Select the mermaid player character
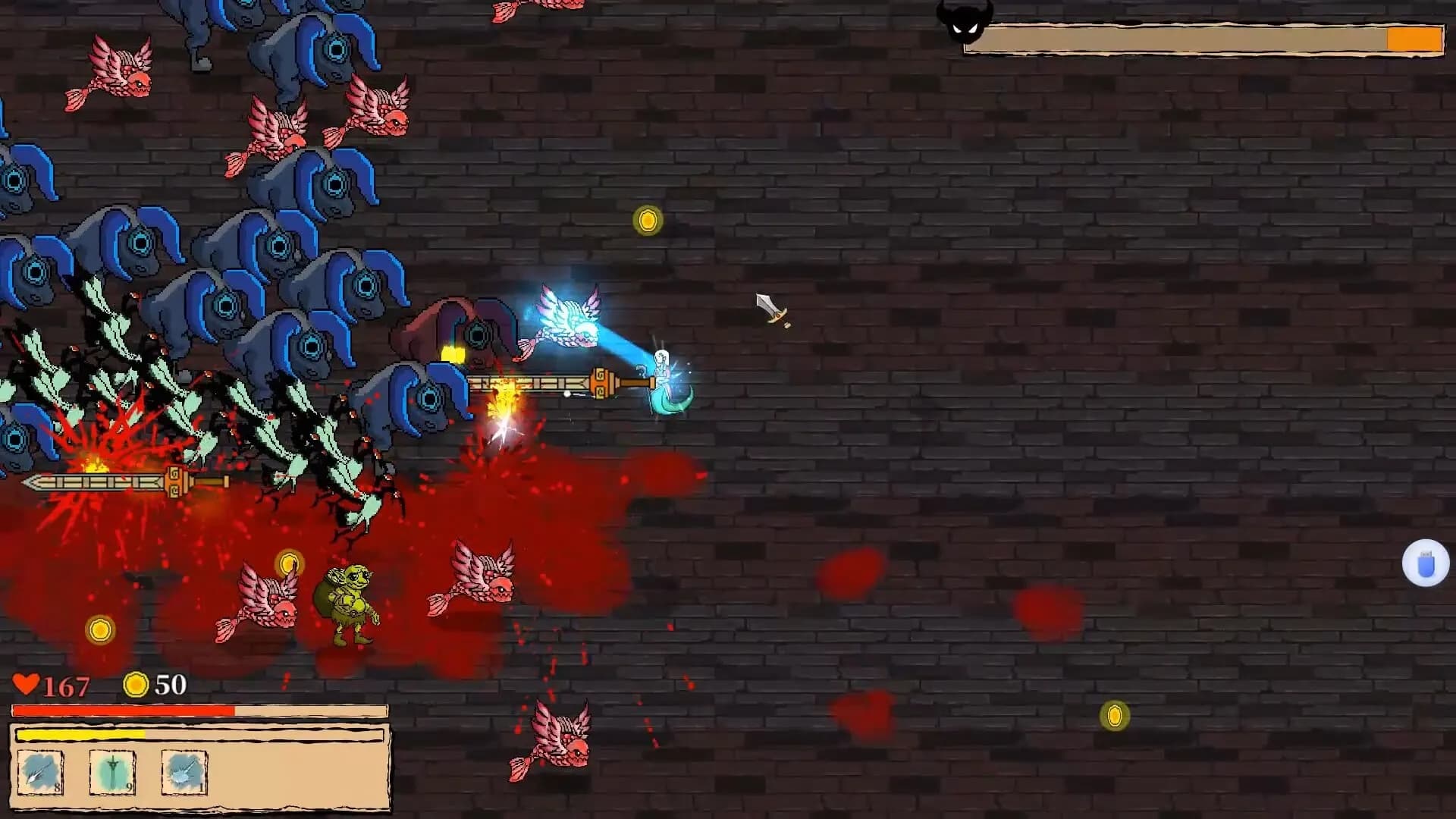The image size is (1456, 819). (x=663, y=379)
